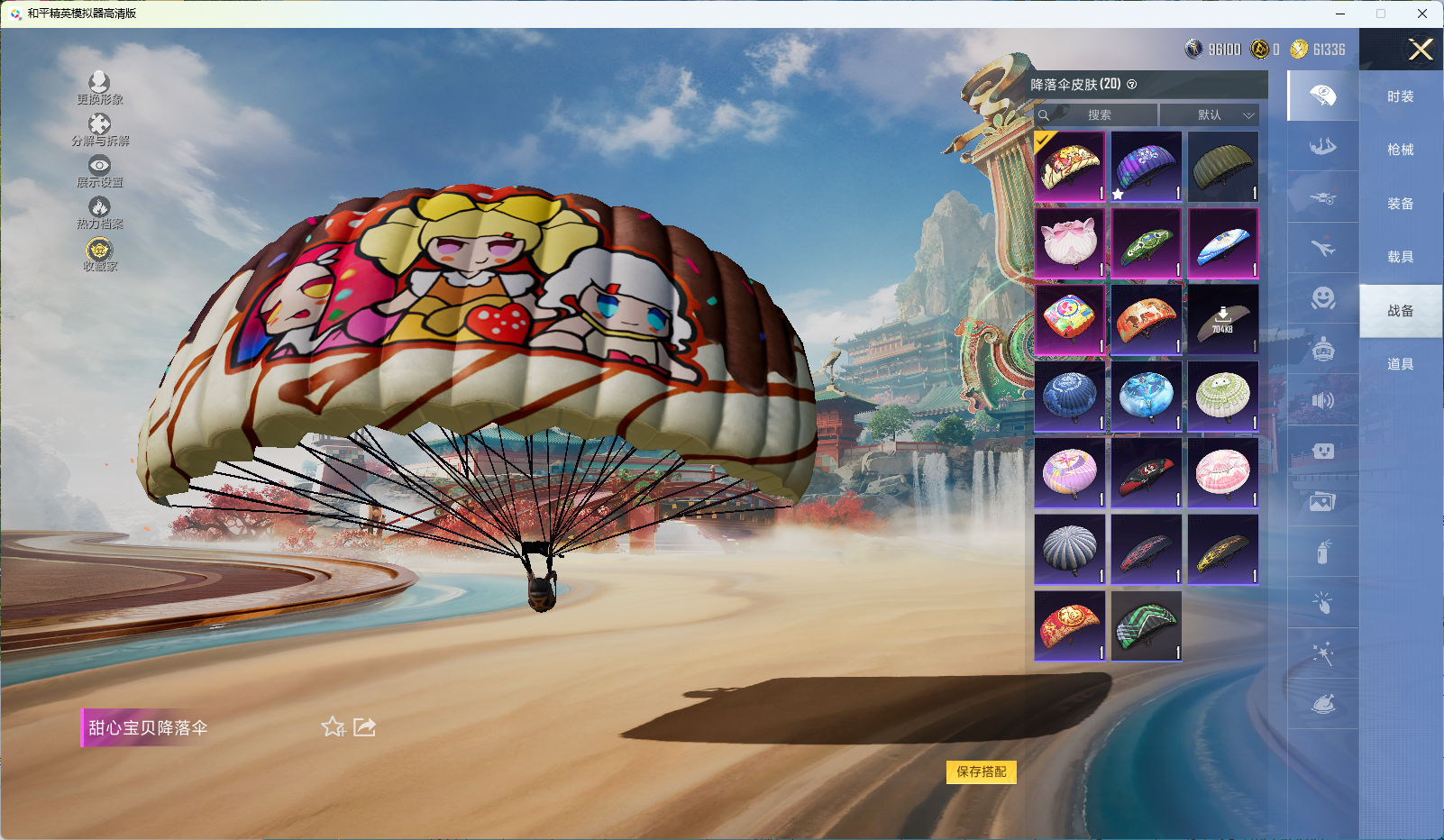Open the 道具 tab

[x=1400, y=364]
